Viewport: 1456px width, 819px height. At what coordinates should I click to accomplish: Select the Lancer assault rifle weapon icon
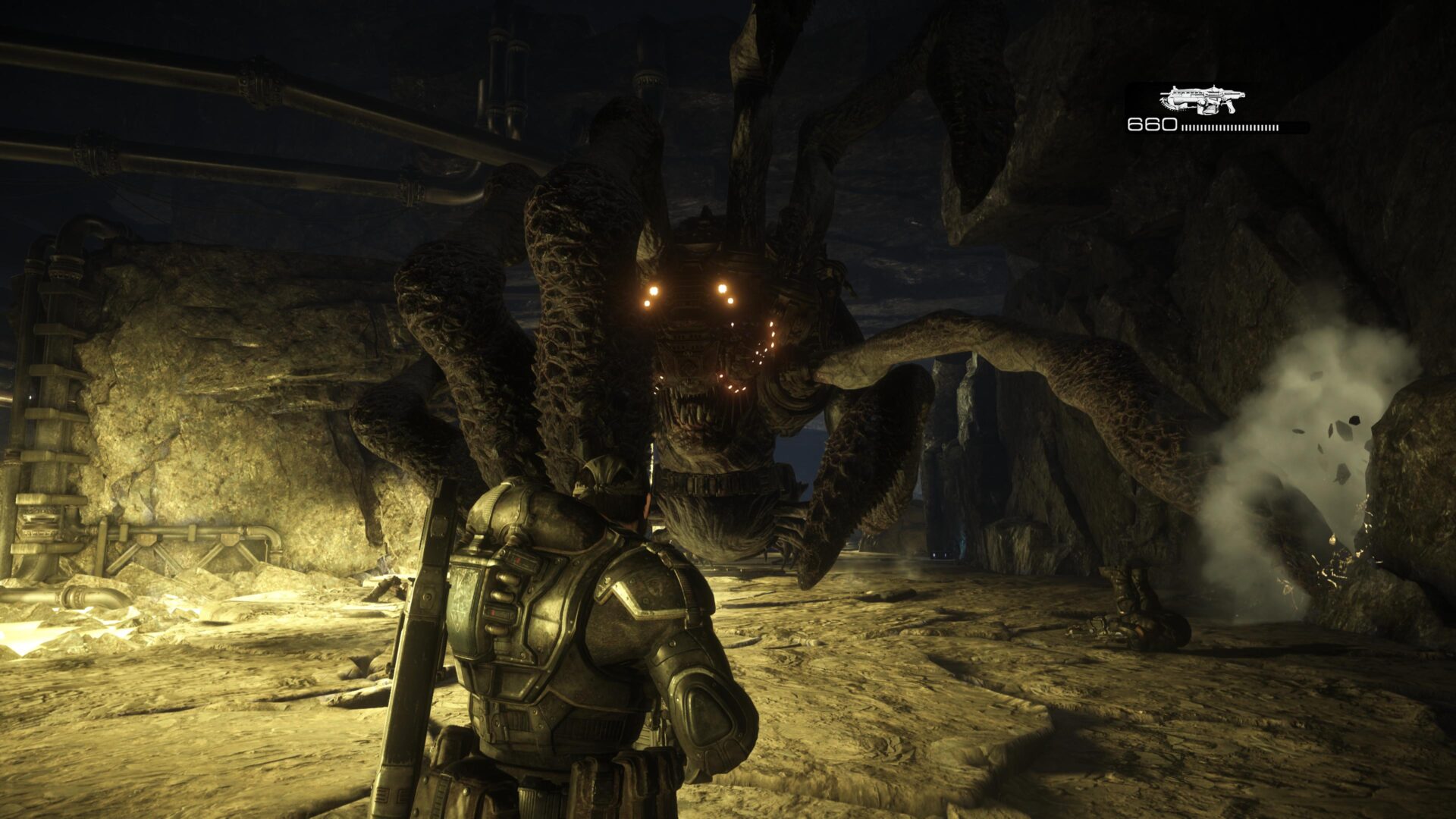1202,100
